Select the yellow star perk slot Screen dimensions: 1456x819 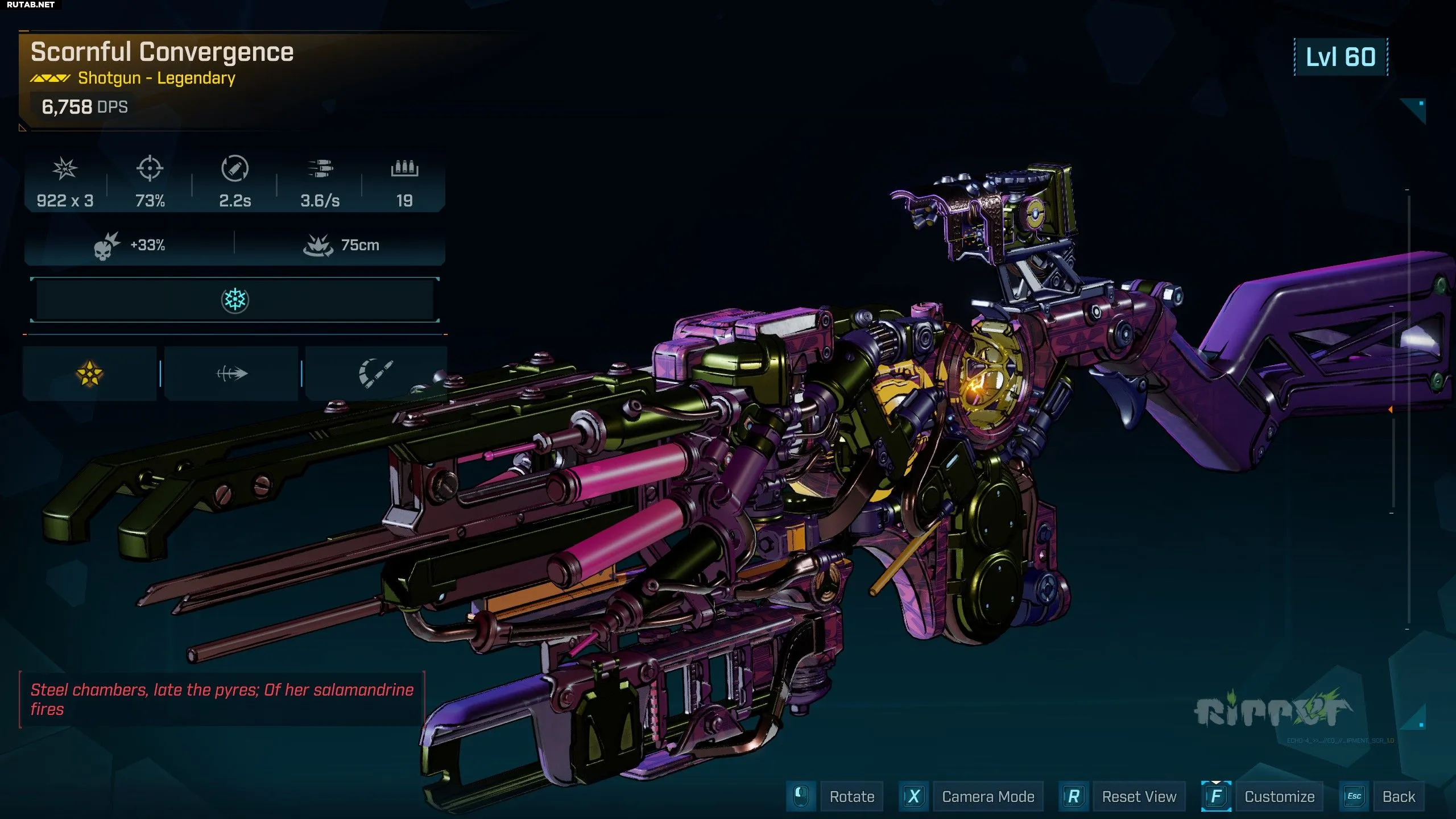tap(90, 374)
